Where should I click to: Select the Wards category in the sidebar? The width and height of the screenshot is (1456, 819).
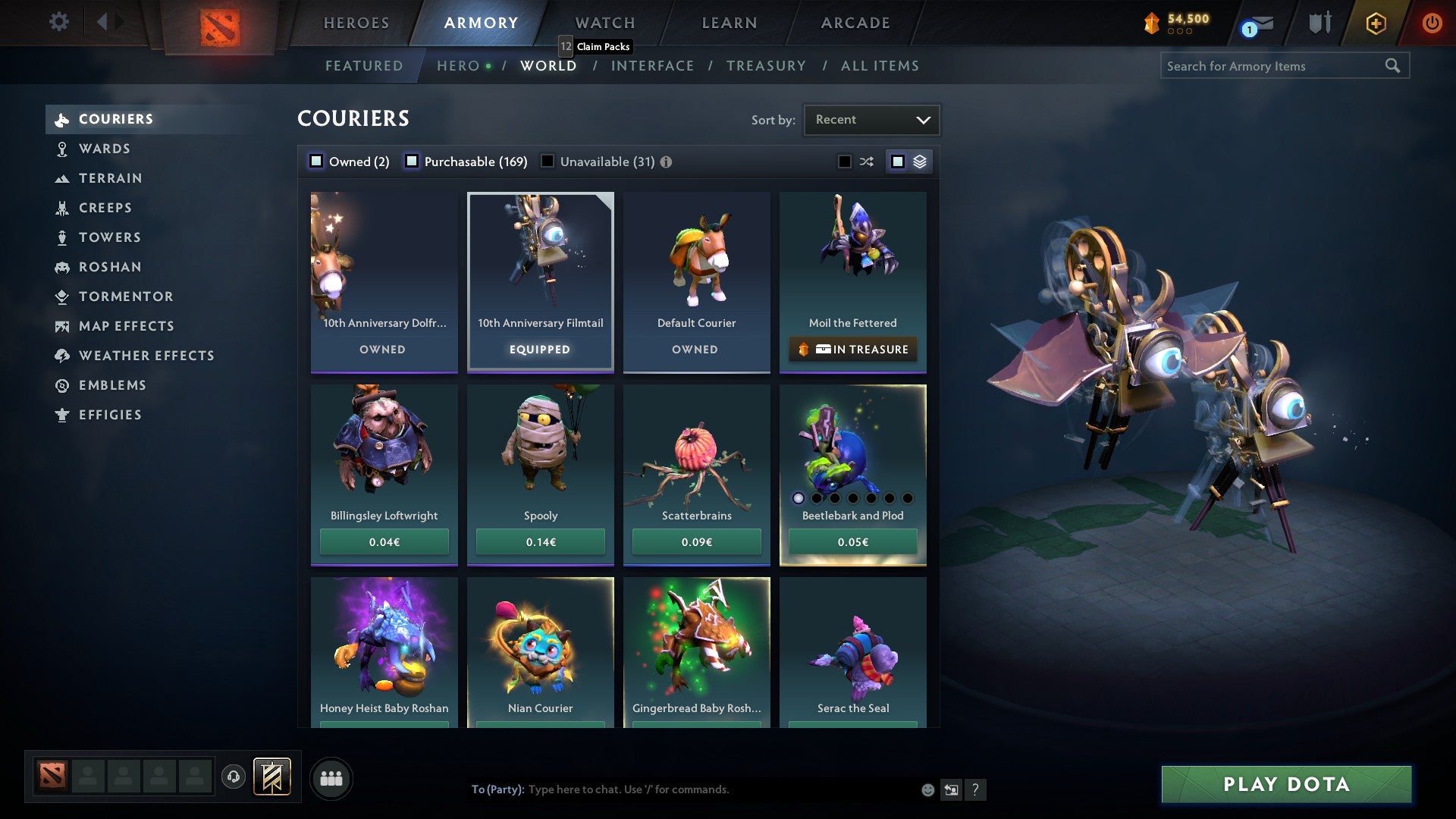coord(104,149)
